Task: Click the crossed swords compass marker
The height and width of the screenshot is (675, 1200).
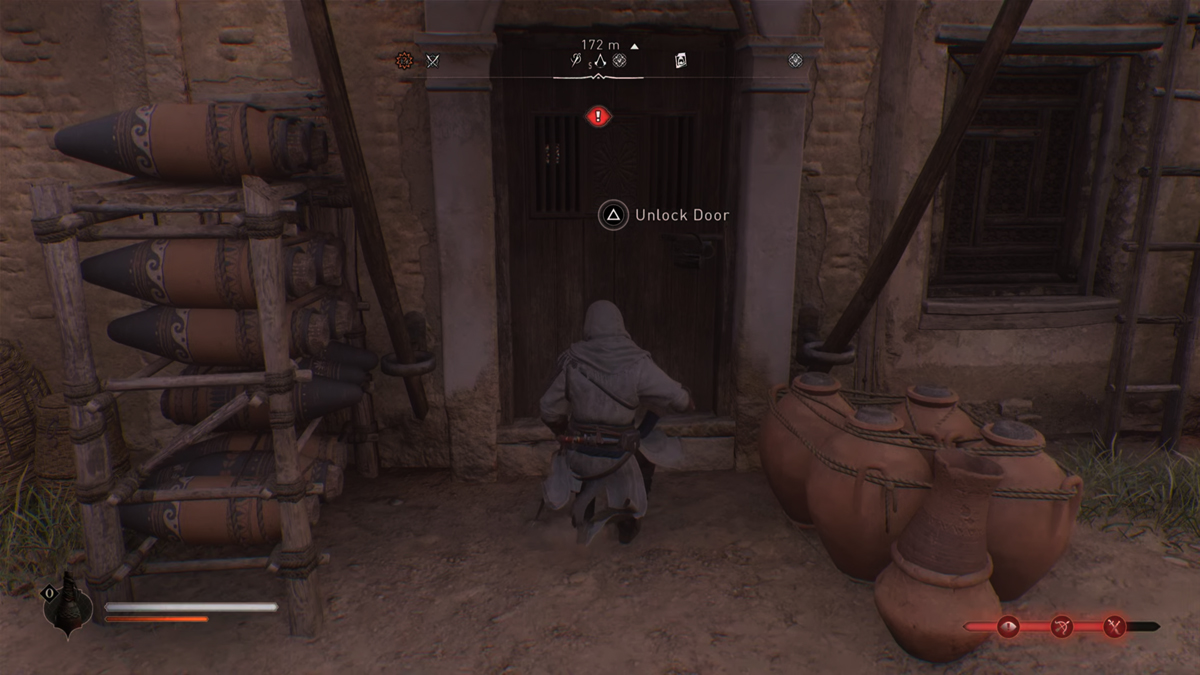Action: 433,60
